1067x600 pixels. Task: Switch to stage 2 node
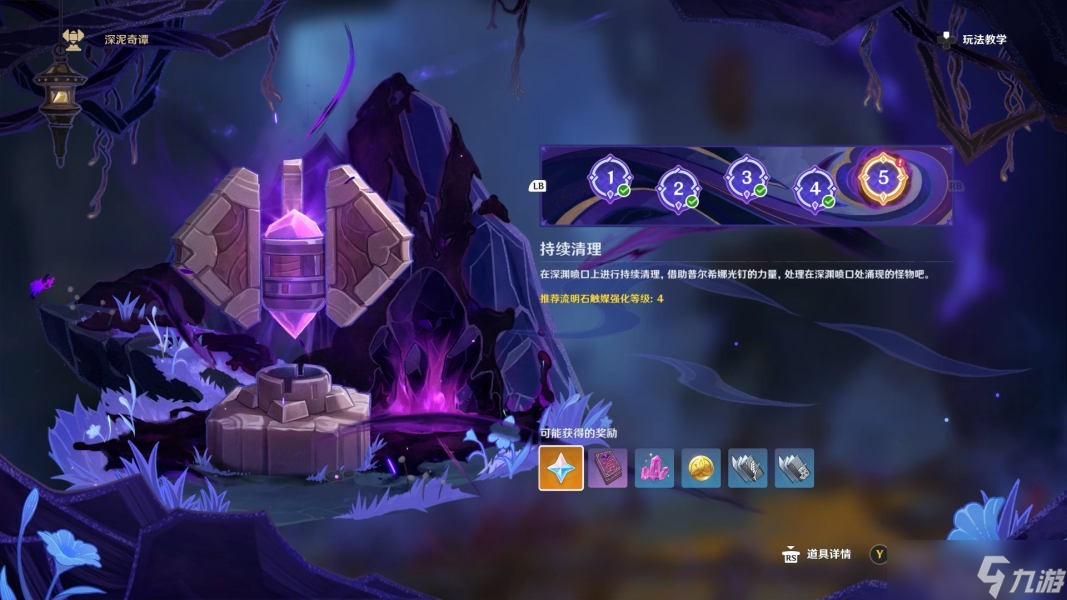tap(678, 187)
